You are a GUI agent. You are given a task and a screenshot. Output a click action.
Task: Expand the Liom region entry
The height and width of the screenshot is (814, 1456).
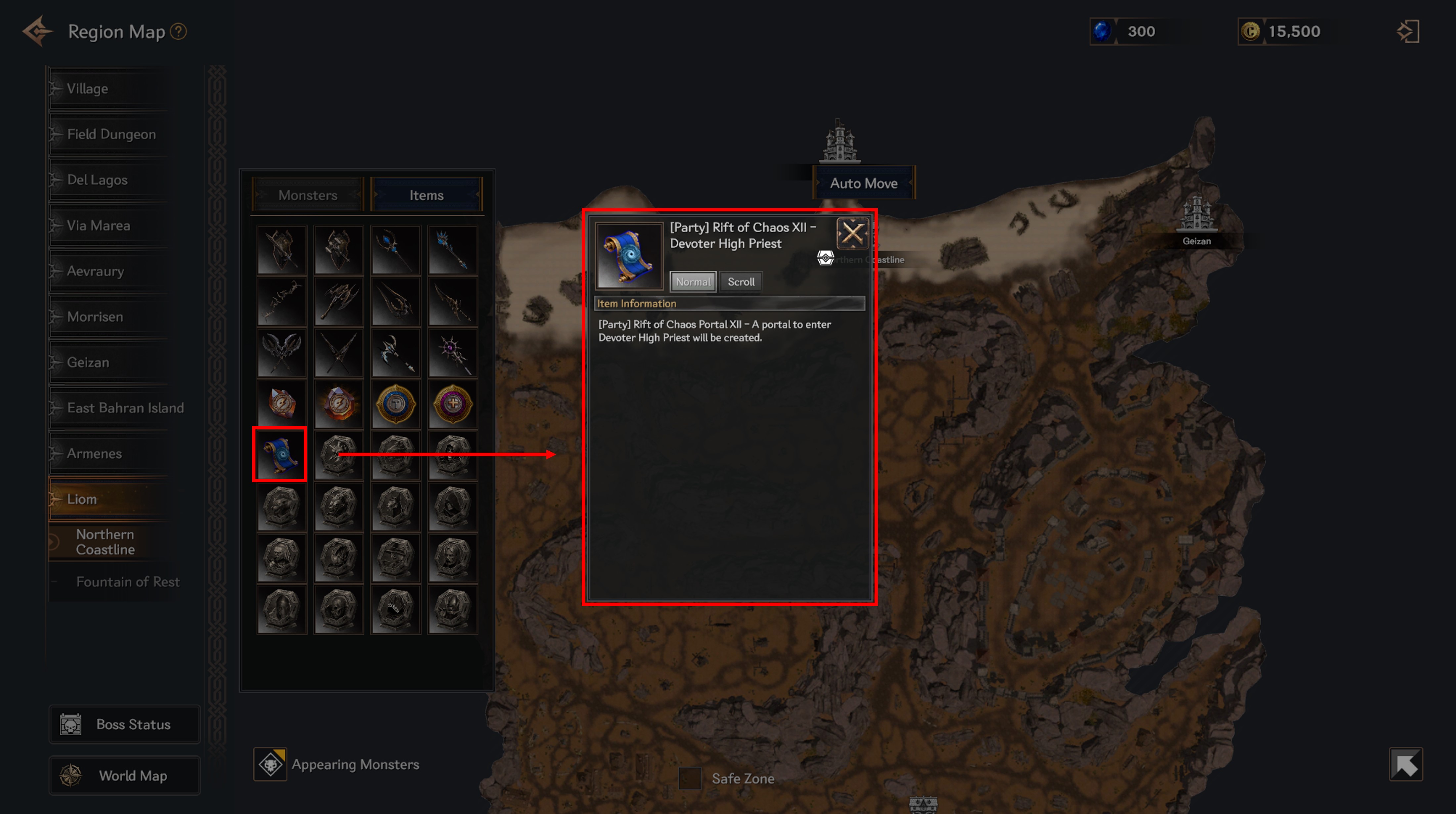point(82,499)
